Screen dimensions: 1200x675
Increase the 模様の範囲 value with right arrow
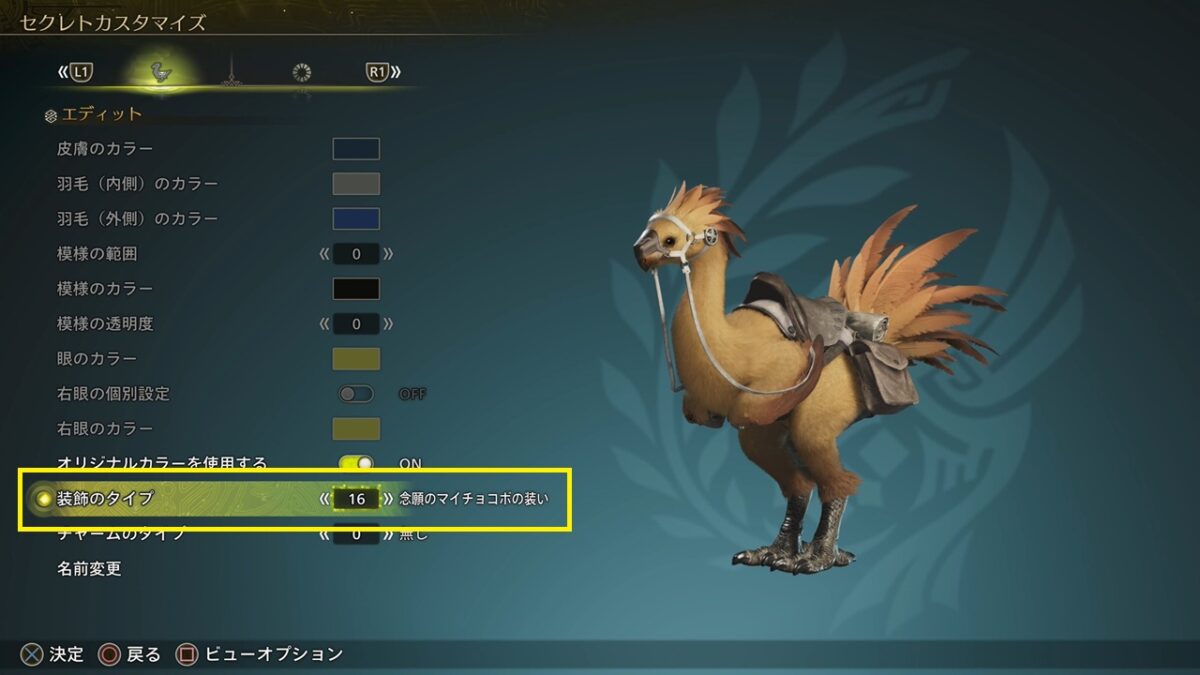(388, 254)
